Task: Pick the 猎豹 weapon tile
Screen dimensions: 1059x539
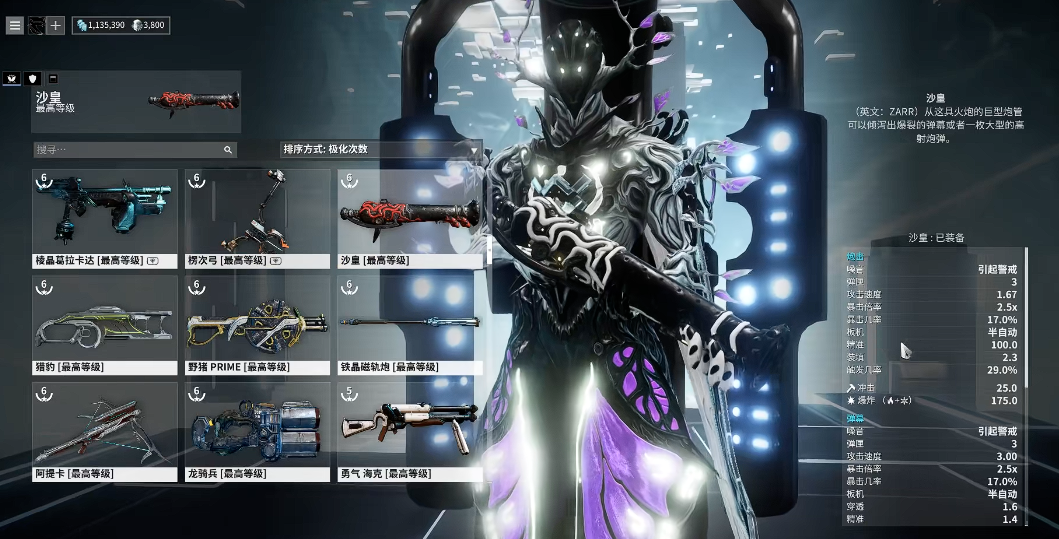Action: (x=105, y=325)
